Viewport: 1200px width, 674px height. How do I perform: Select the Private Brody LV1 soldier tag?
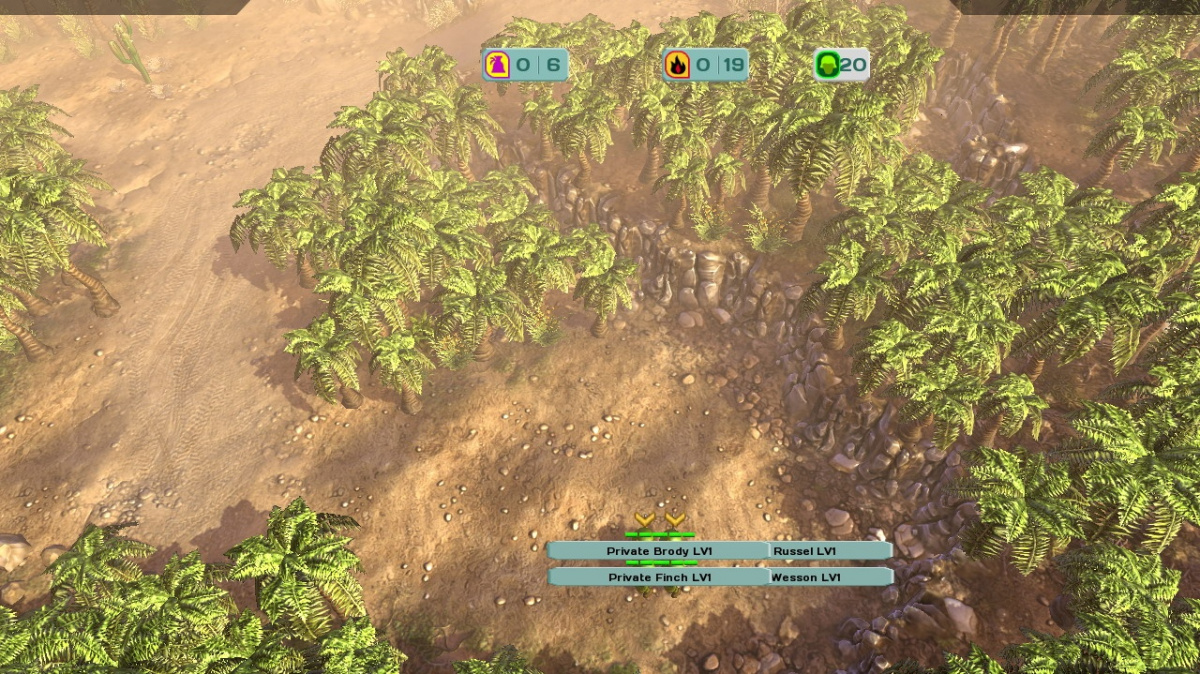pyautogui.click(x=658, y=551)
